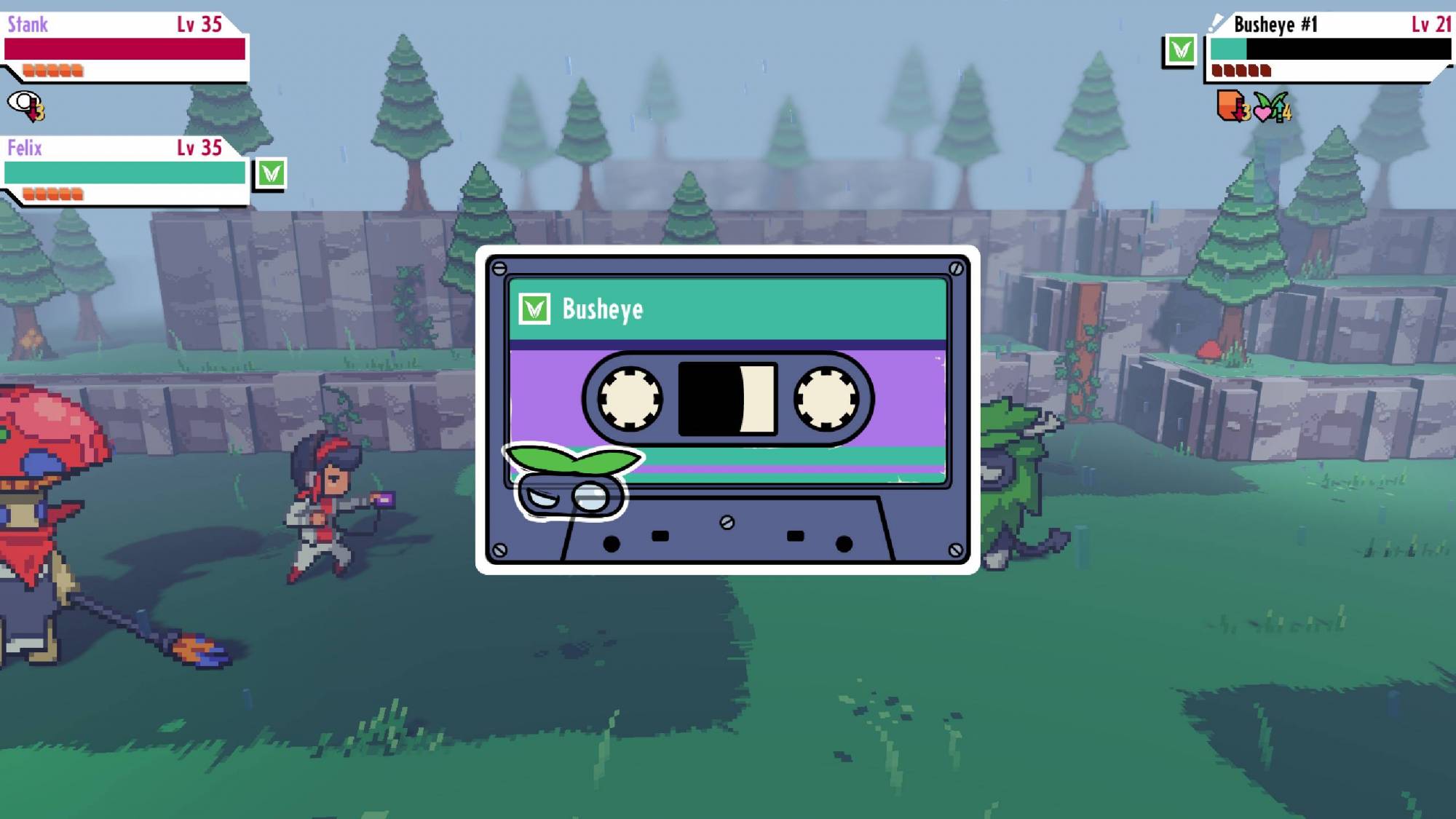This screenshot has width=1456, height=819.
Task: Click the attack-down stat icon under Busheye #1
Action: coord(1229,107)
